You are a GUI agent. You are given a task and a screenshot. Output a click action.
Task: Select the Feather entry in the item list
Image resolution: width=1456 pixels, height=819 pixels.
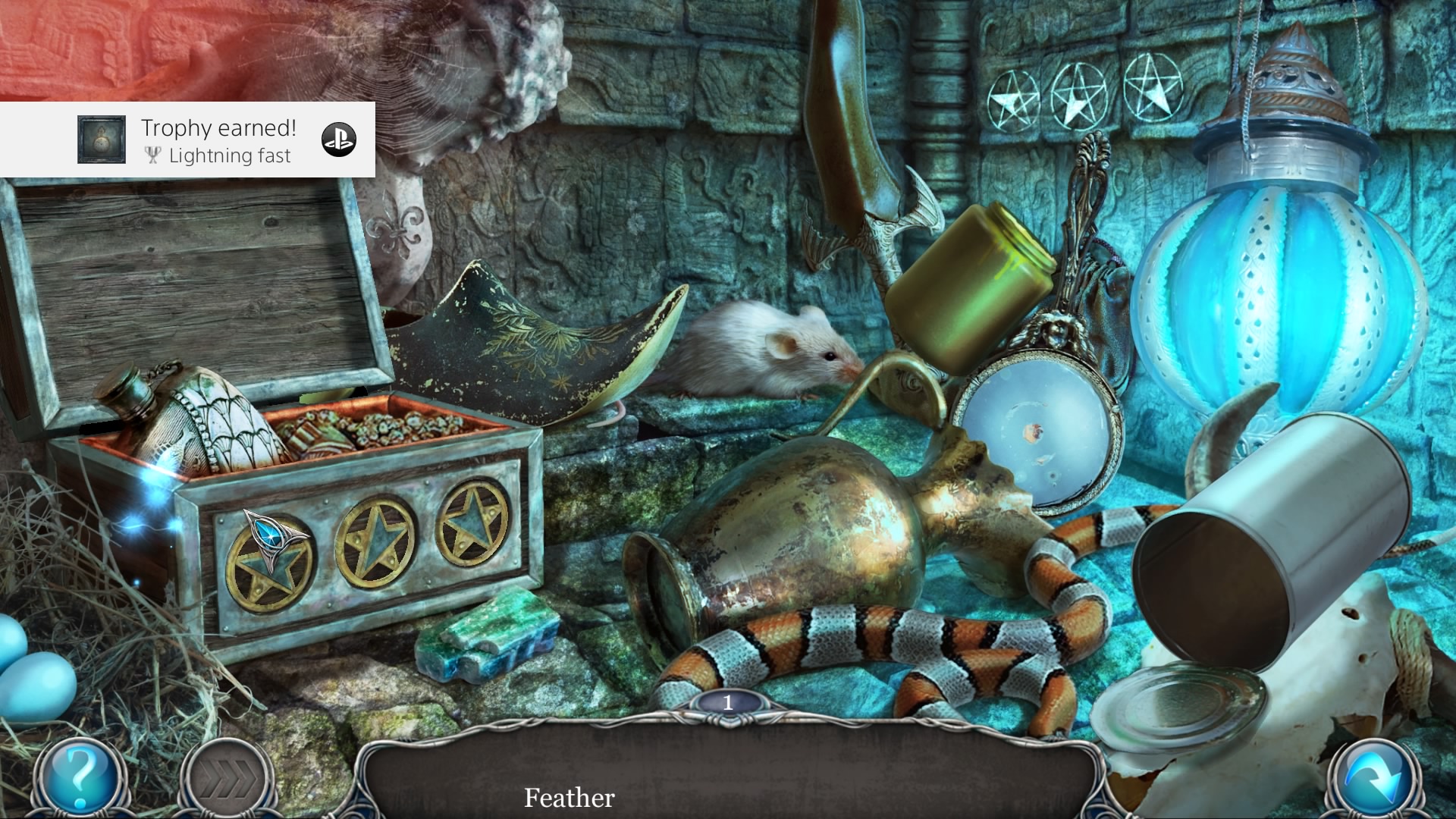[569, 798]
